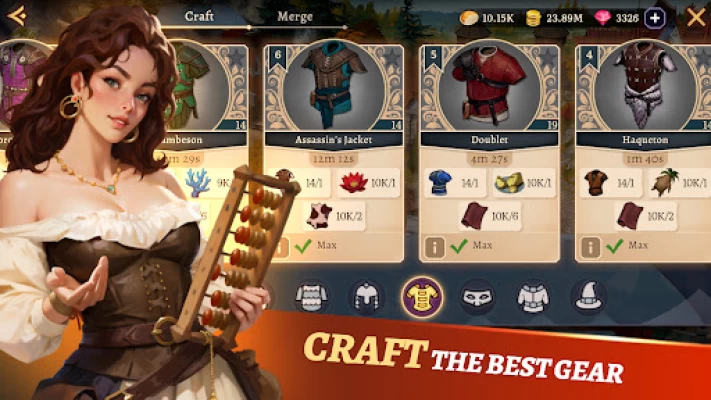Open info for the Doublet
Screen dimensions: 711x400
pos(435,245)
